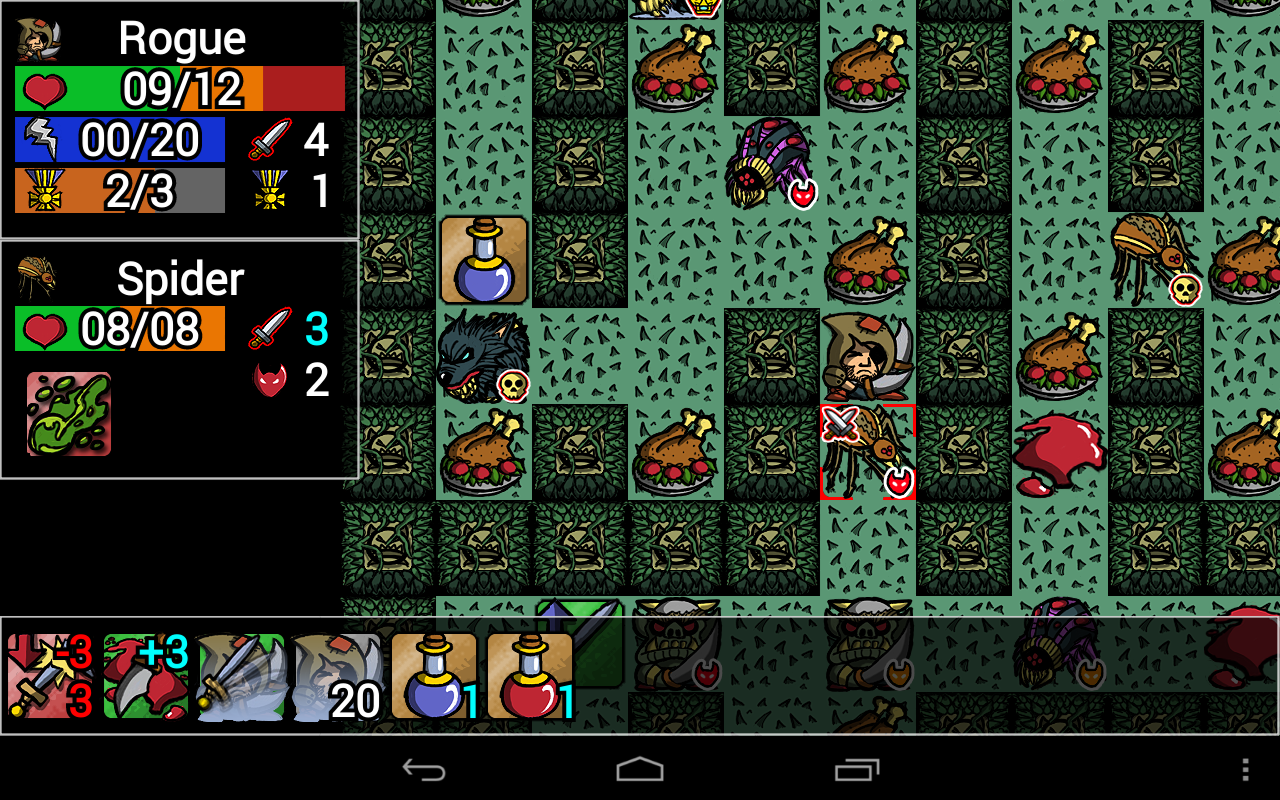Open the Rogue character panel
Screen dimensions: 1280x800
pos(180,120)
